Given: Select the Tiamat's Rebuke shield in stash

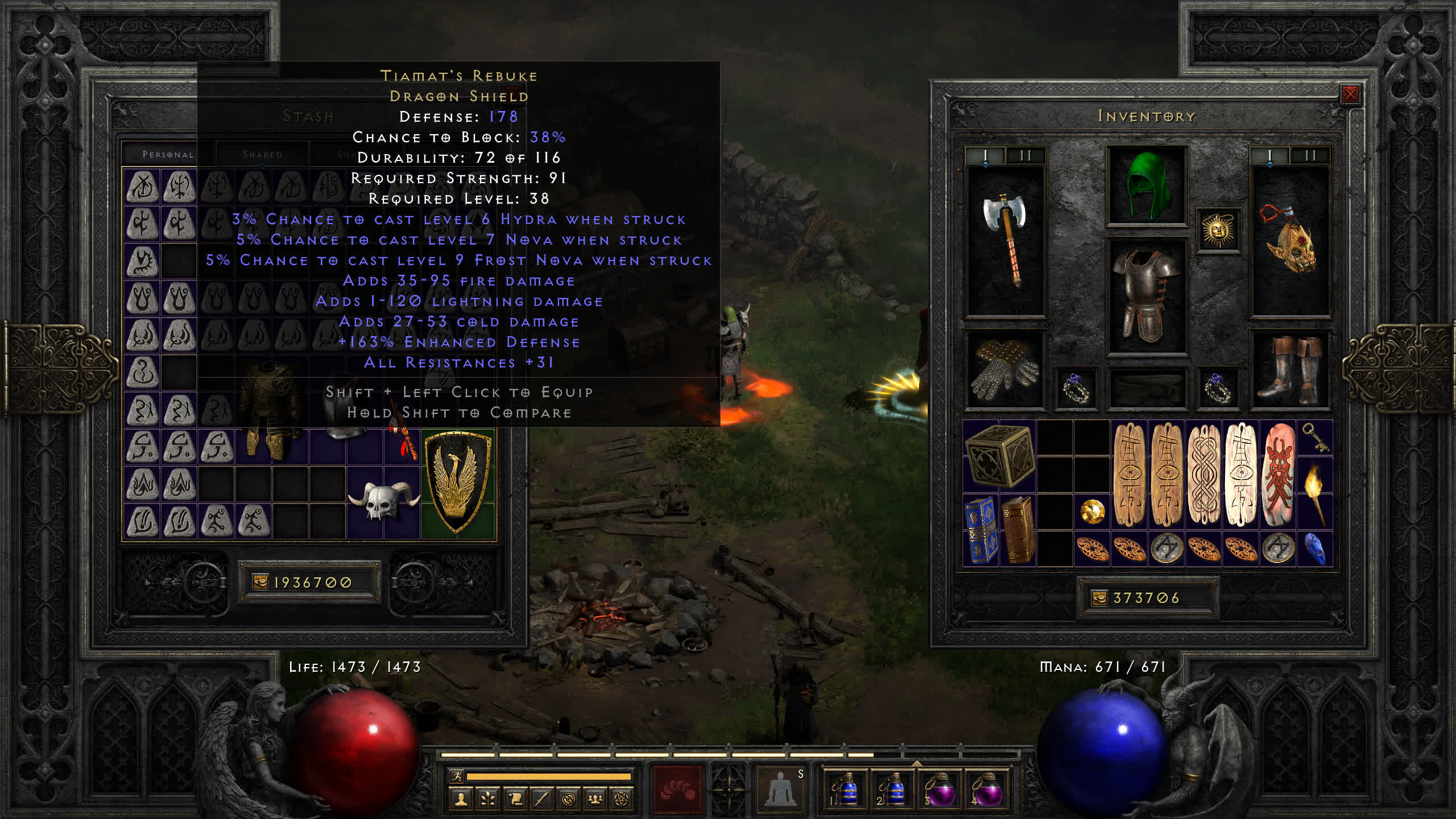Looking at the screenshot, I should click(x=458, y=483).
